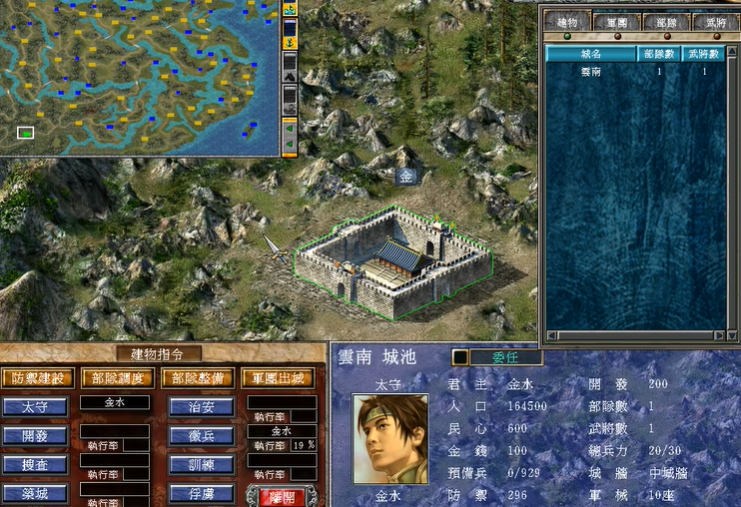Viewport: 741px width, 507px height.
Task: Start the 築城 wall building task
Action: click(x=36, y=493)
